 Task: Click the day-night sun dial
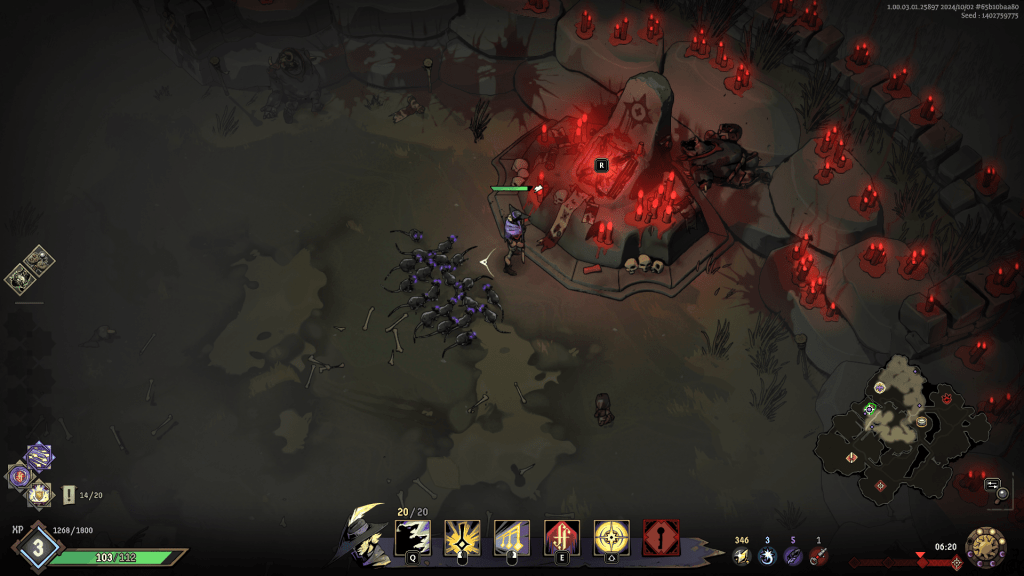click(x=986, y=547)
